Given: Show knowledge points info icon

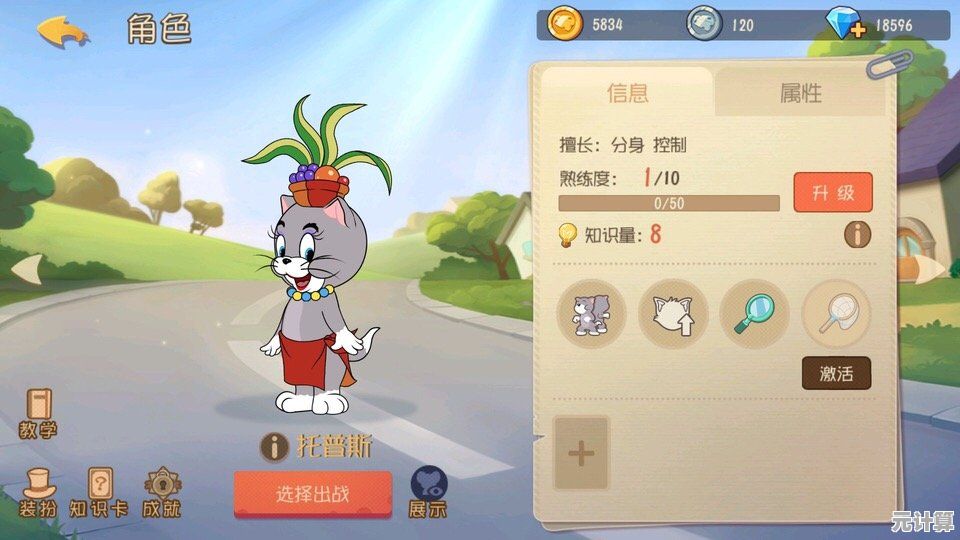Looking at the screenshot, I should [857, 235].
